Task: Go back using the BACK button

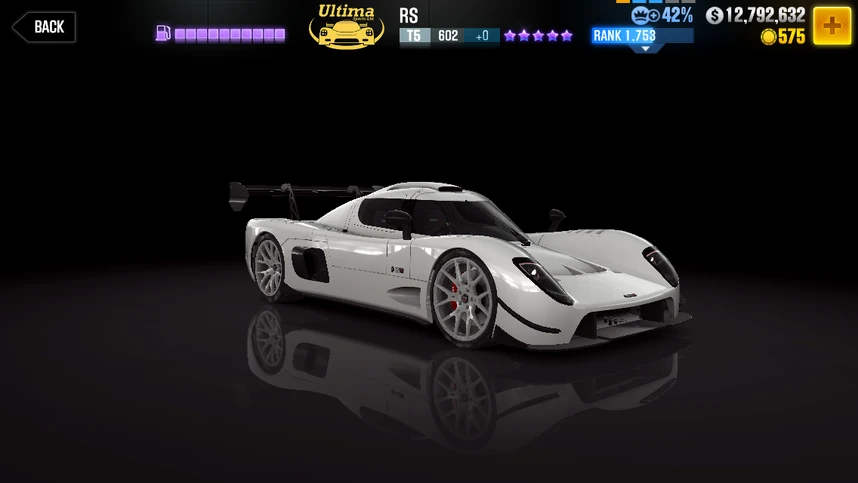Action: (44, 27)
